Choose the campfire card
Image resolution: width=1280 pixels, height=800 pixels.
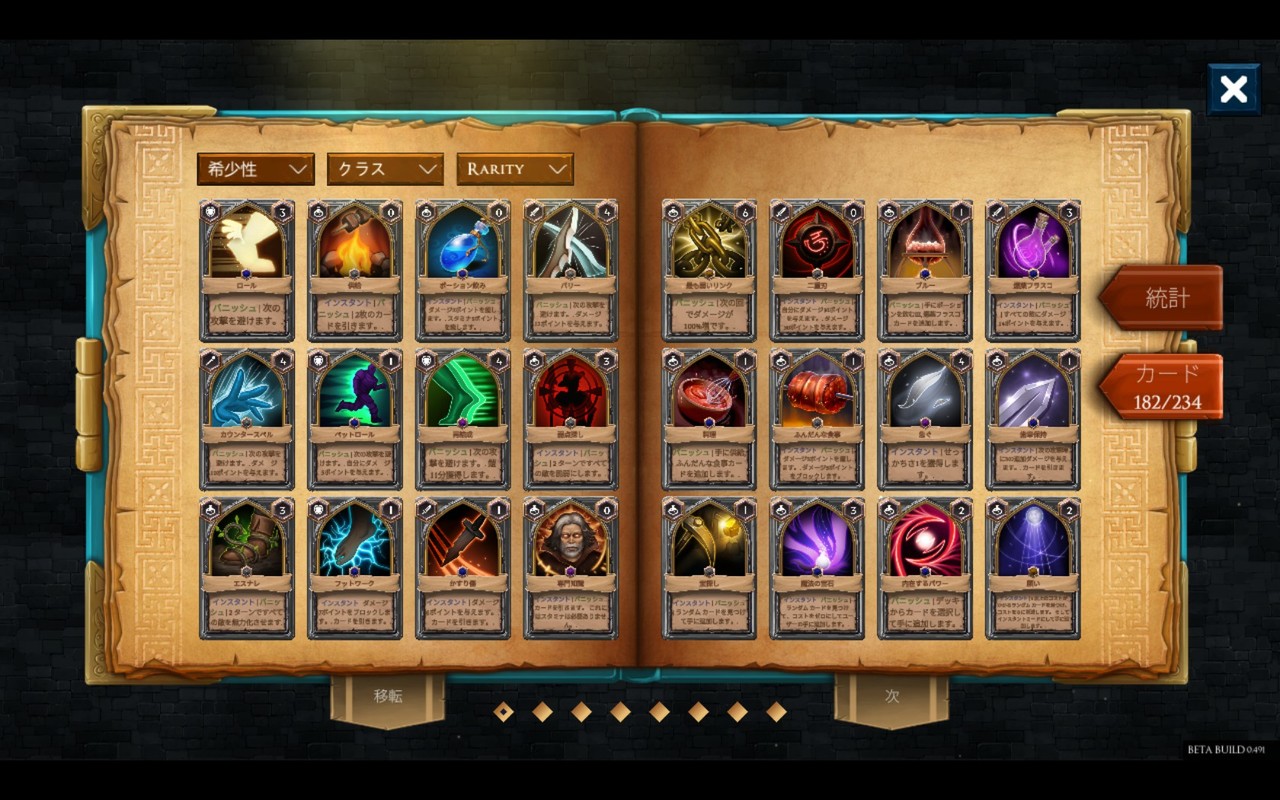[355, 271]
